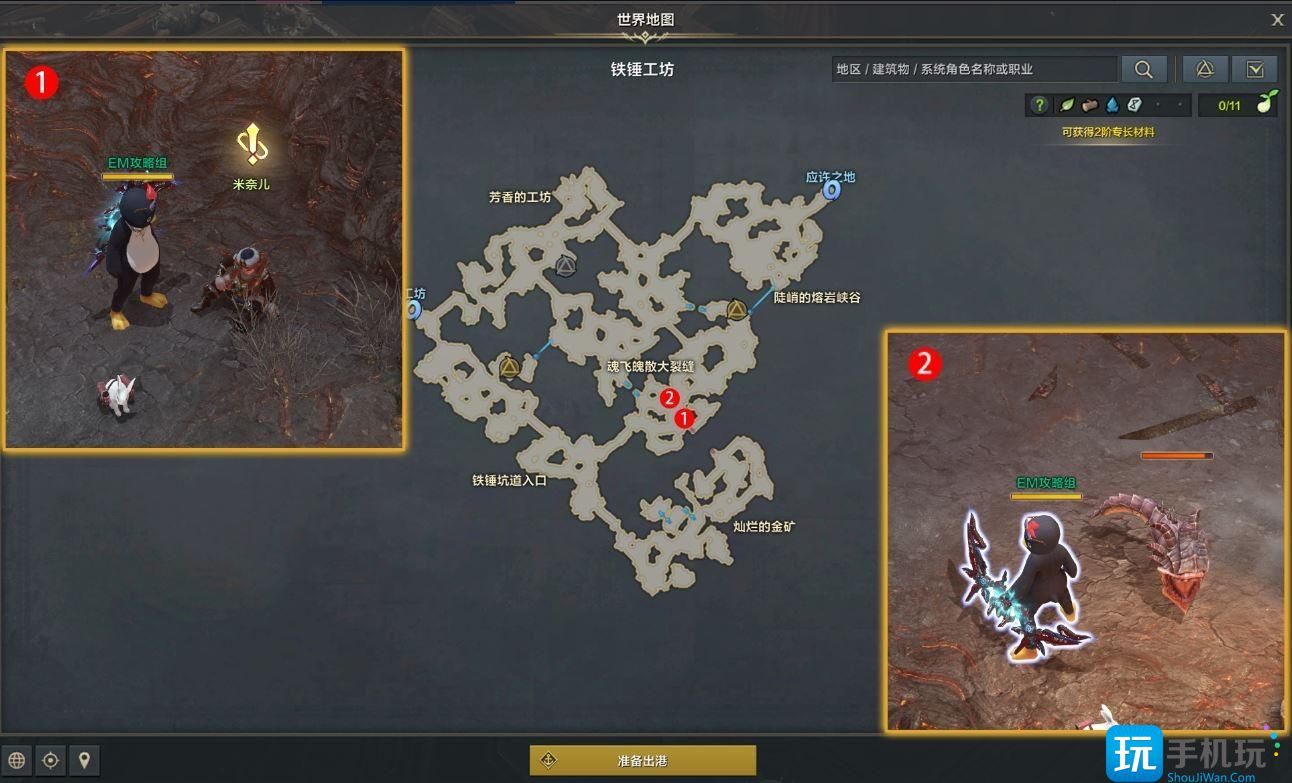Click the magnifying glass search icon

[1144, 69]
